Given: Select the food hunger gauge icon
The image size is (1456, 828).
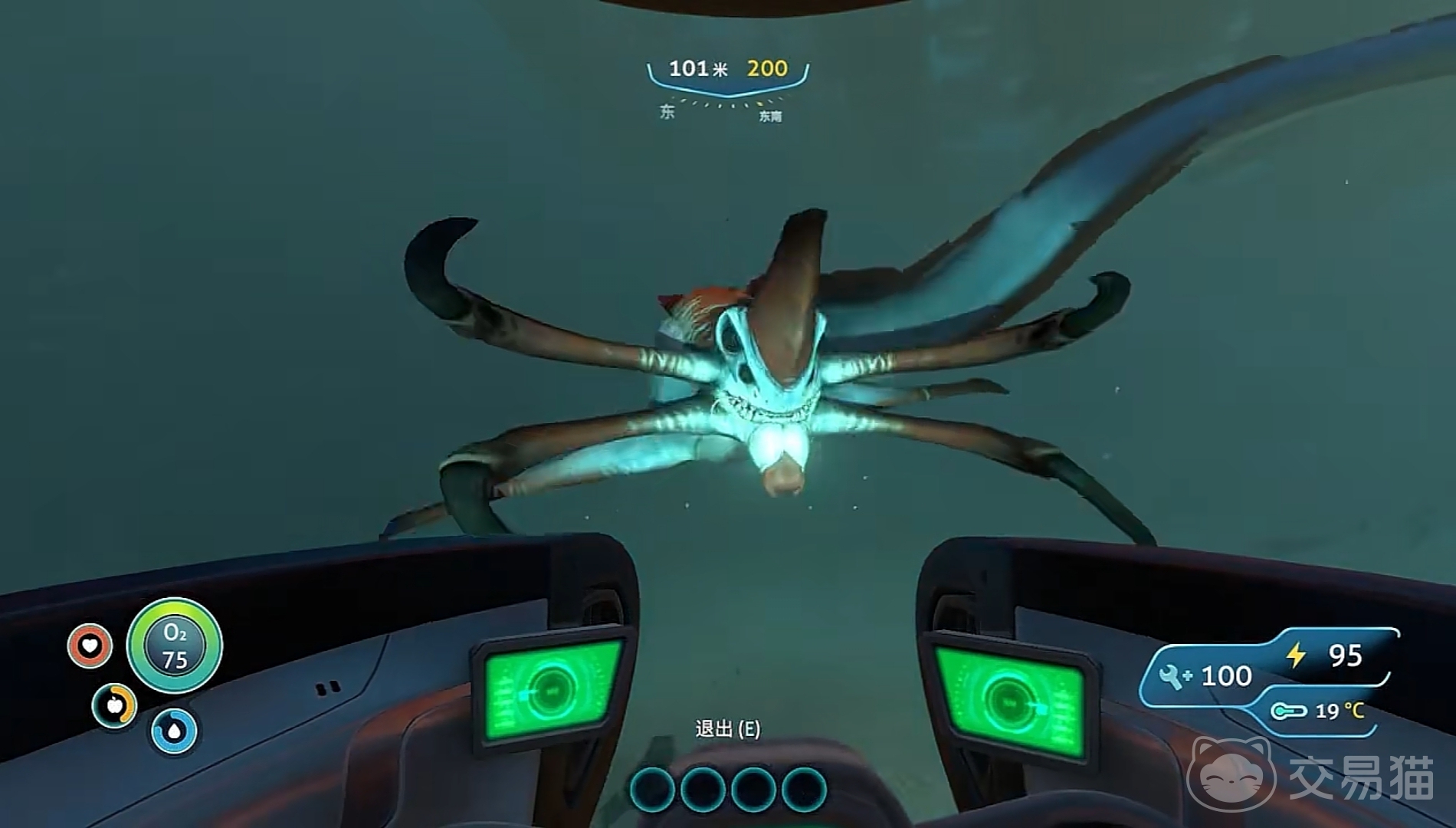Looking at the screenshot, I should pos(115,705).
